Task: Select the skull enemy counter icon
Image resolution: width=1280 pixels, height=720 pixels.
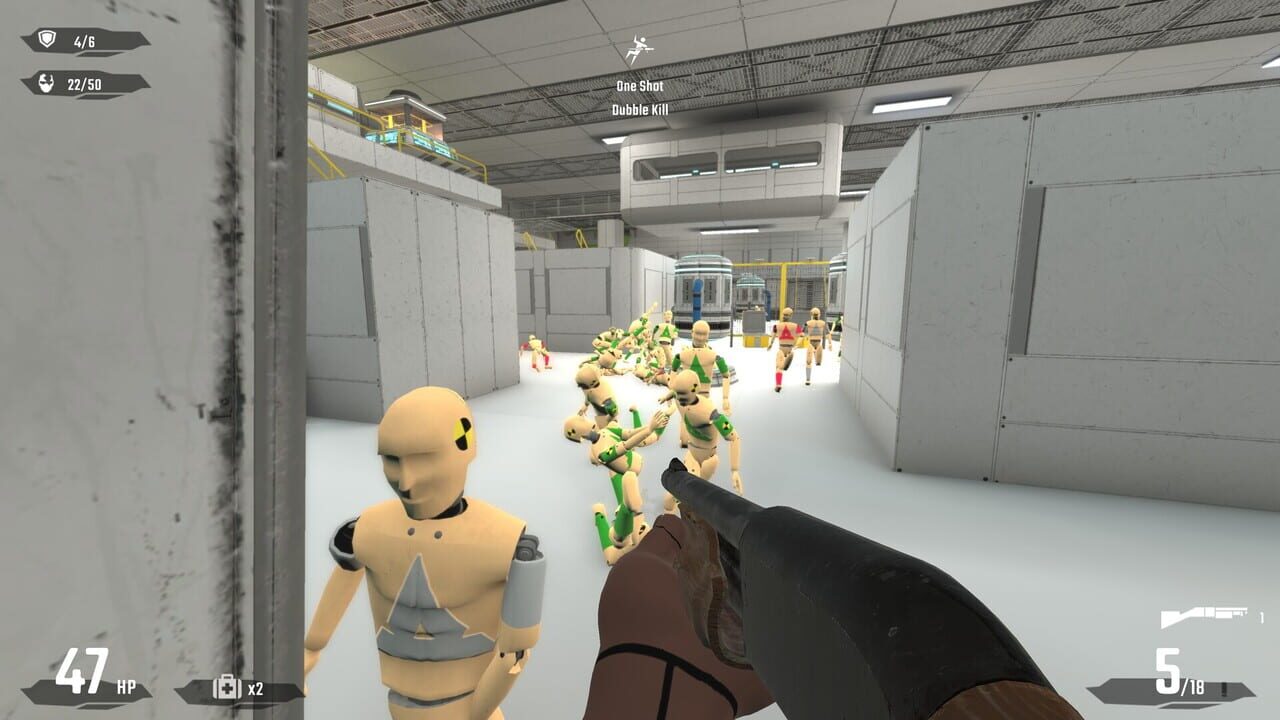Action: pos(46,82)
